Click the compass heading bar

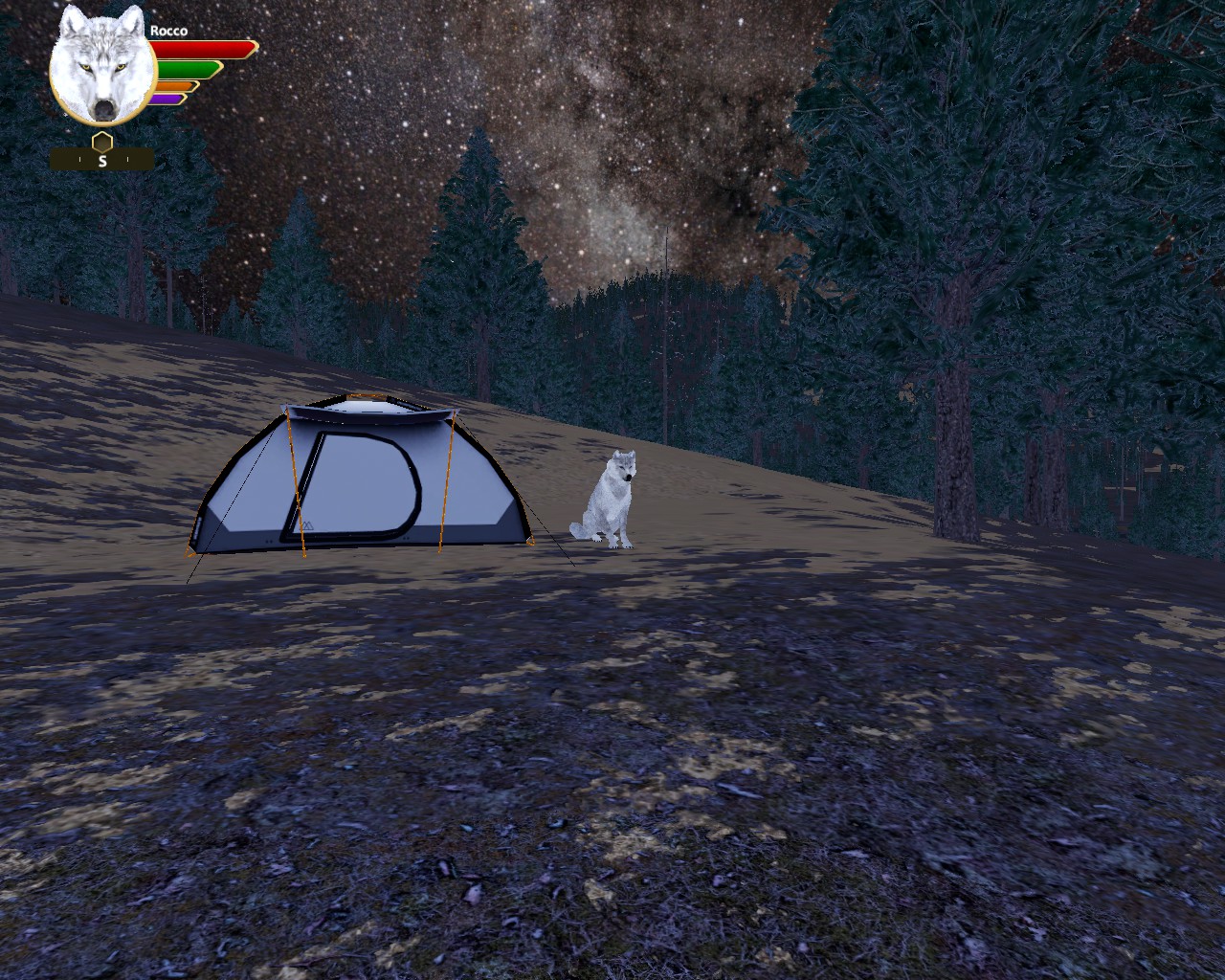102,161
